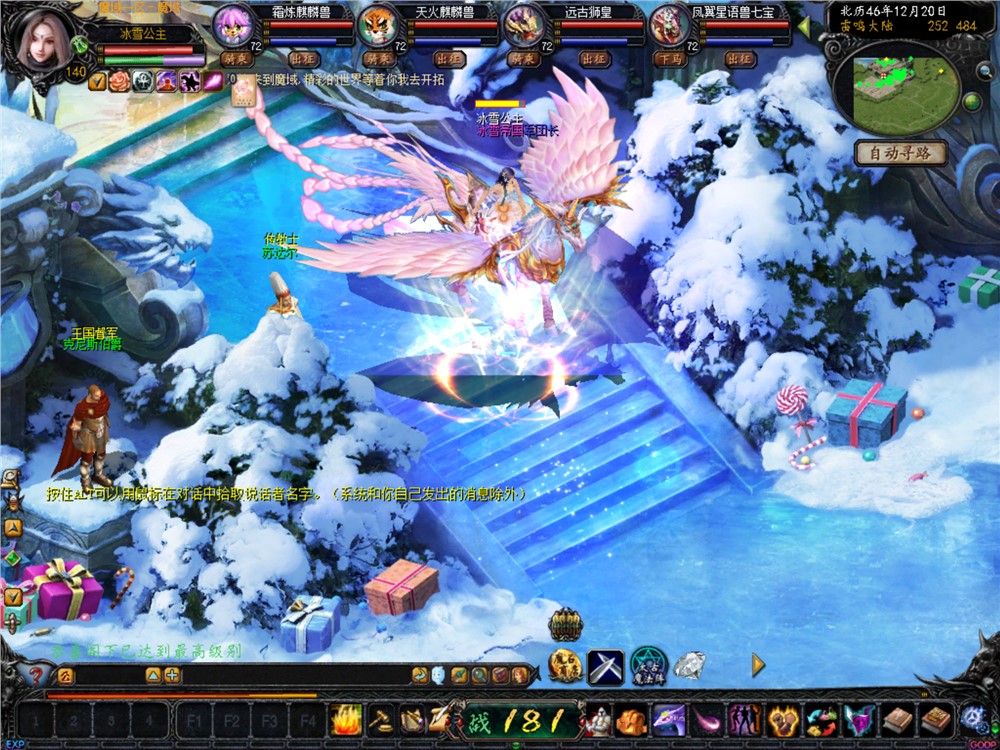The height and width of the screenshot is (750, 1000).
Task: Click the 自动寻路 auto-pathfinding button
Action: [900, 153]
